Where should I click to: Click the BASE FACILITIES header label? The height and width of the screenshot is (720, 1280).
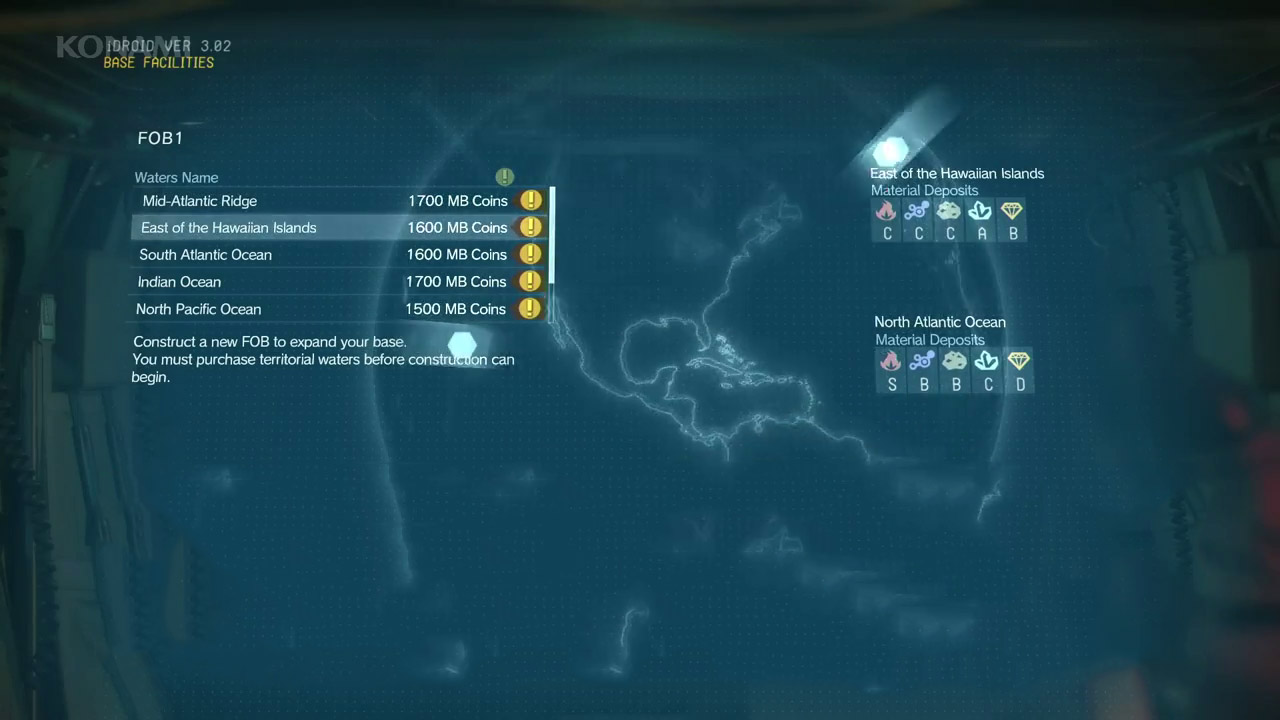point(159,61)
